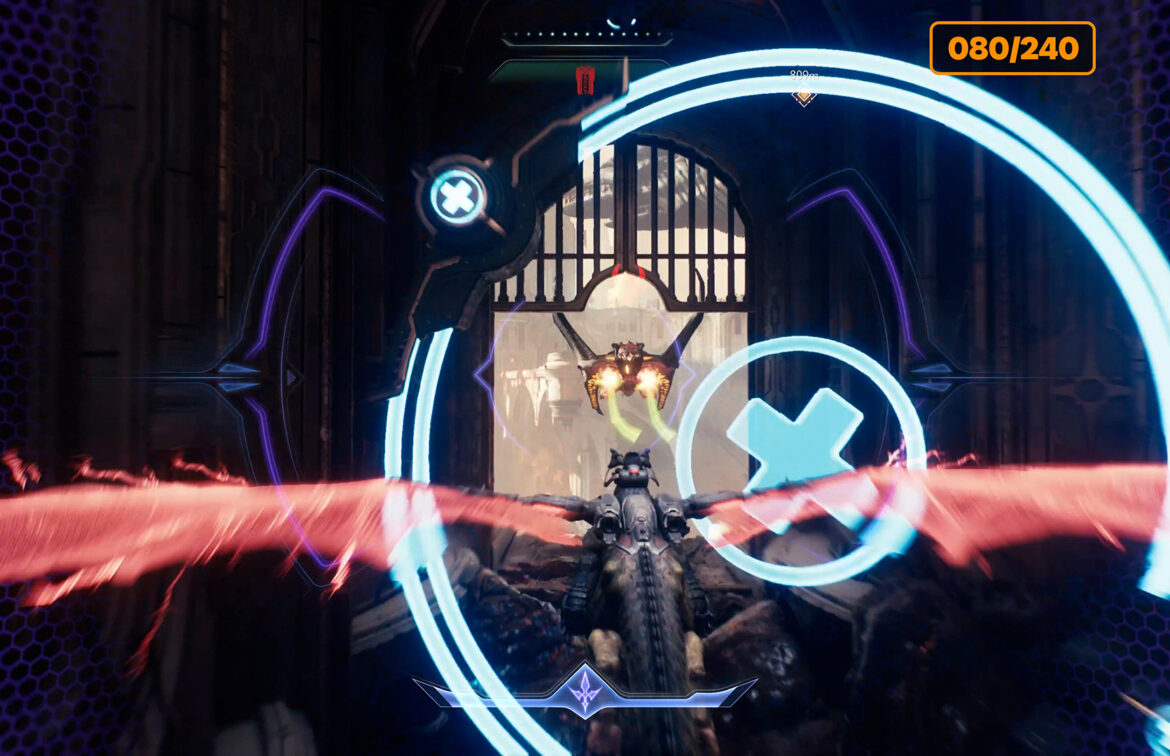Click the orange diamond waypoint marker

click(803, 96)
